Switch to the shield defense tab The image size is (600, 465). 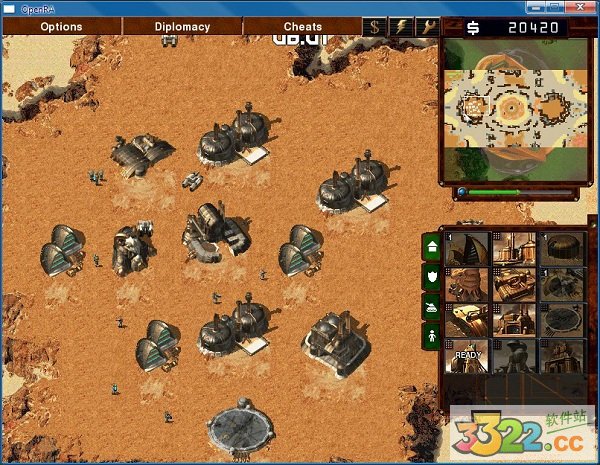431,275
